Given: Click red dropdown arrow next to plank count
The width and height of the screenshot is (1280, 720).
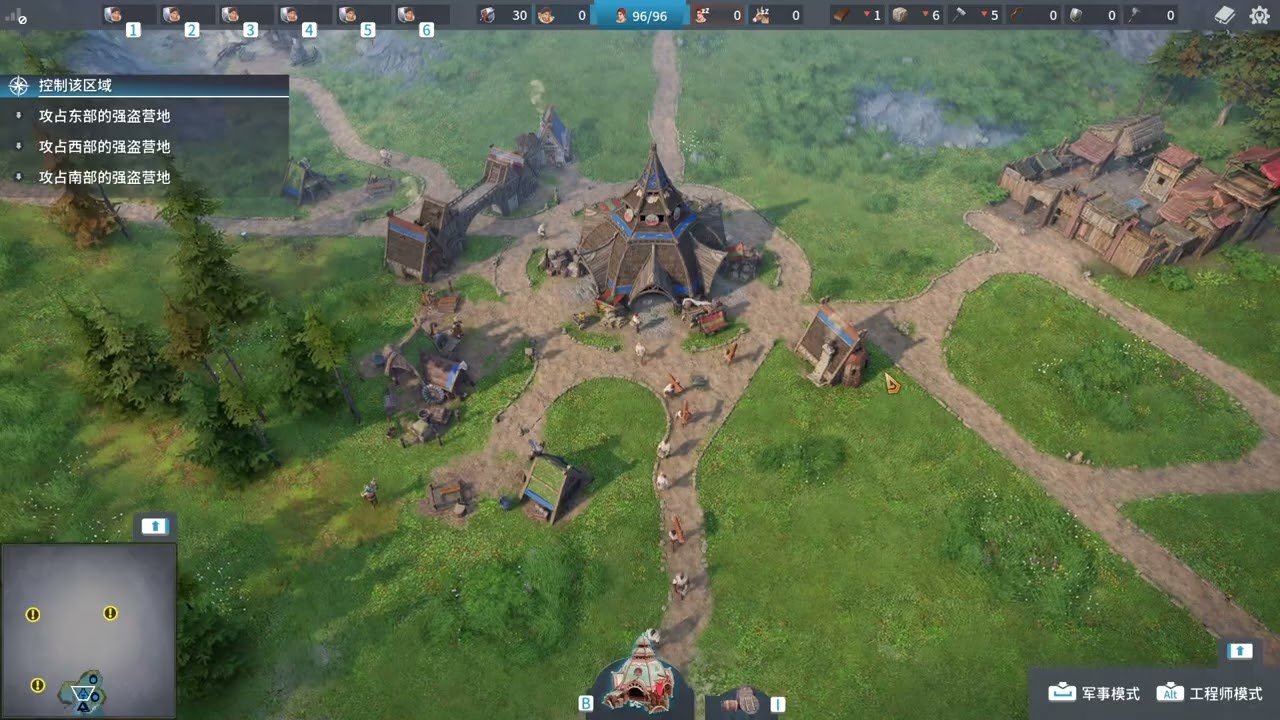Looking at the screenshot, I should (x=868, y=15).
